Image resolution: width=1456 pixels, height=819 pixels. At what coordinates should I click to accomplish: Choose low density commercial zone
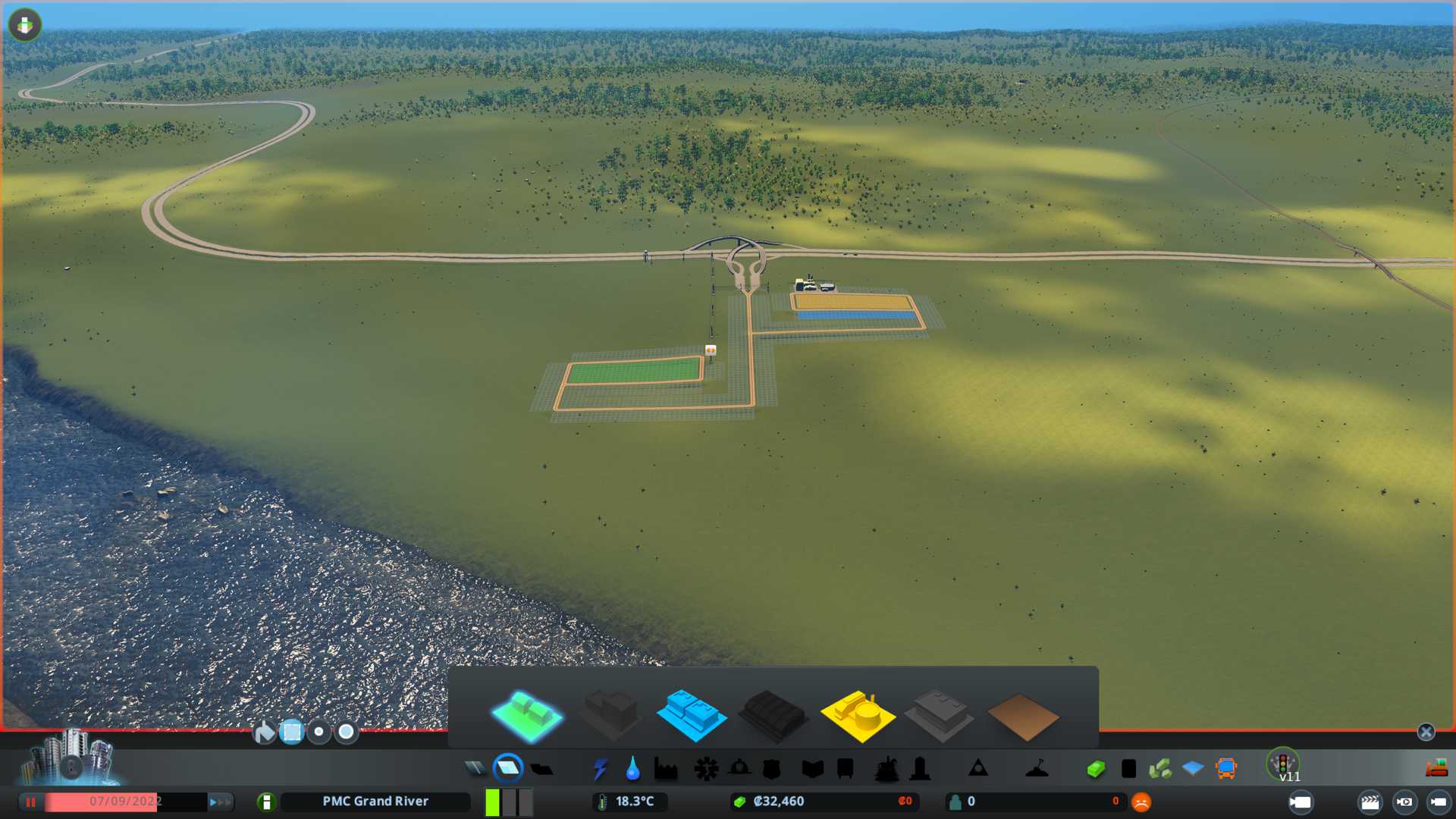(691, 714)
